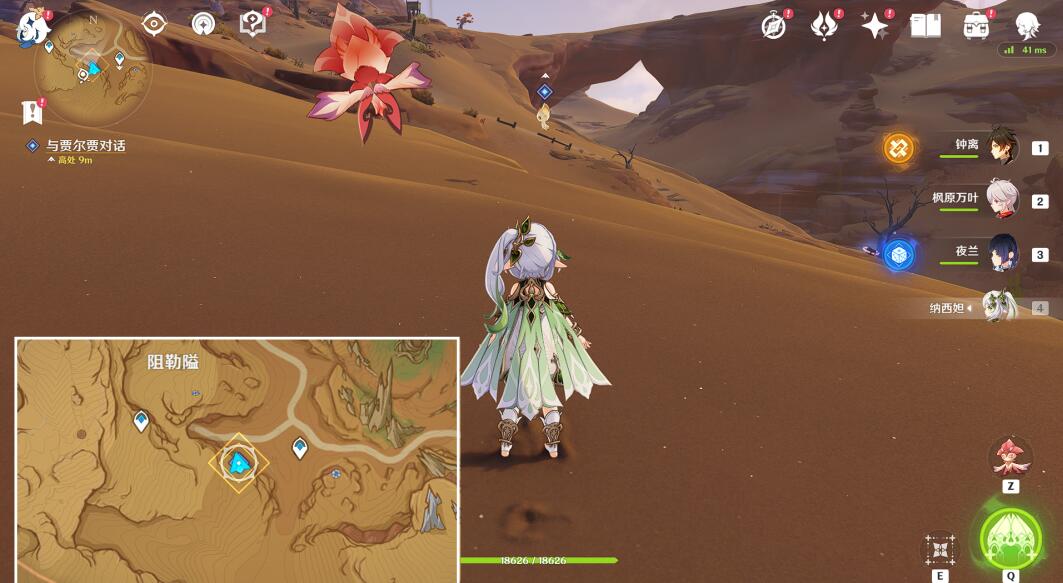This screenshot has height=583, width=1063.
Task: Switch to party member 枫原万叶
Action: click(x=1002, y=200)
